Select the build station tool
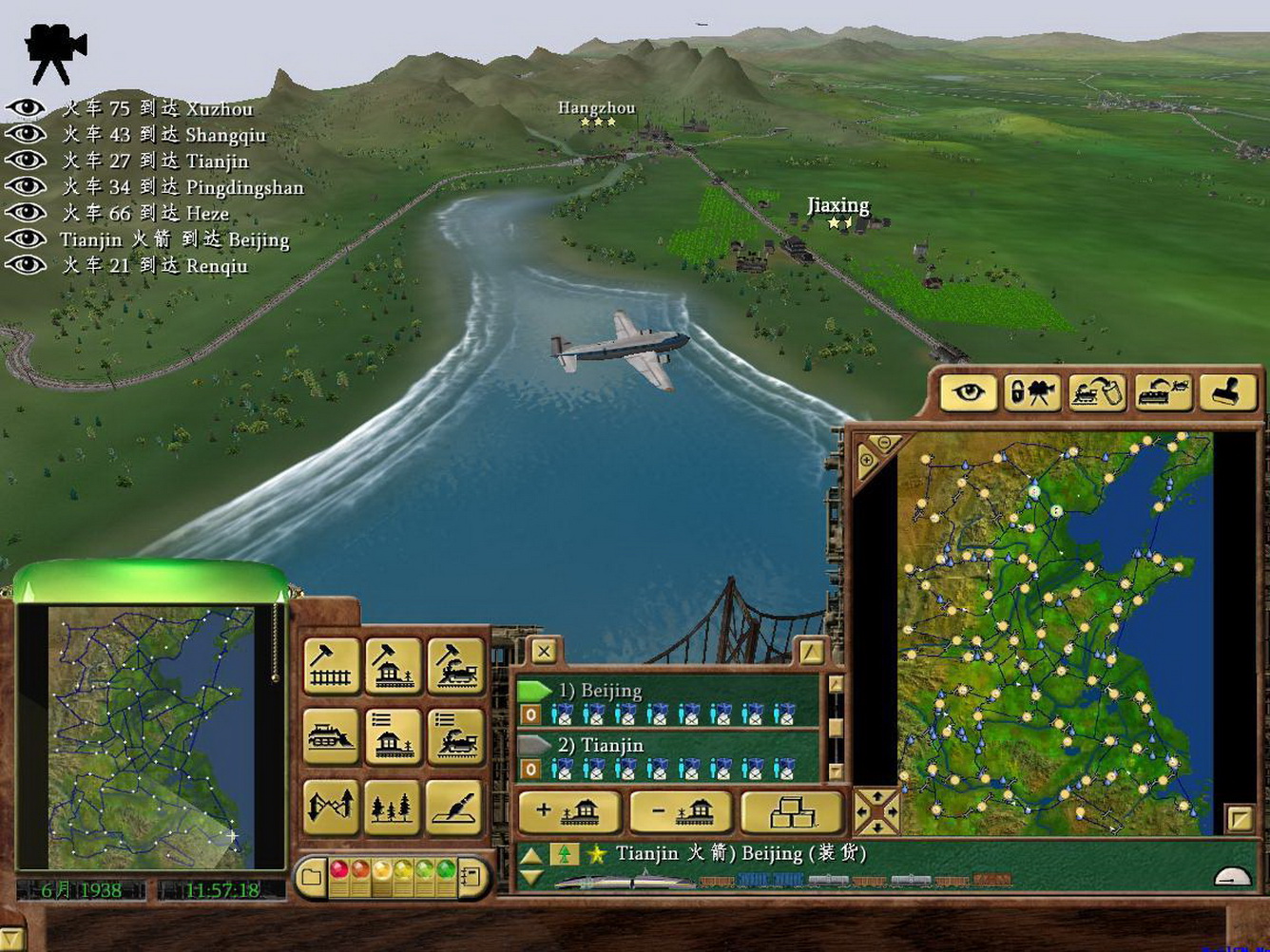Viewport: 1270px width, 952px height. (394, 664)
